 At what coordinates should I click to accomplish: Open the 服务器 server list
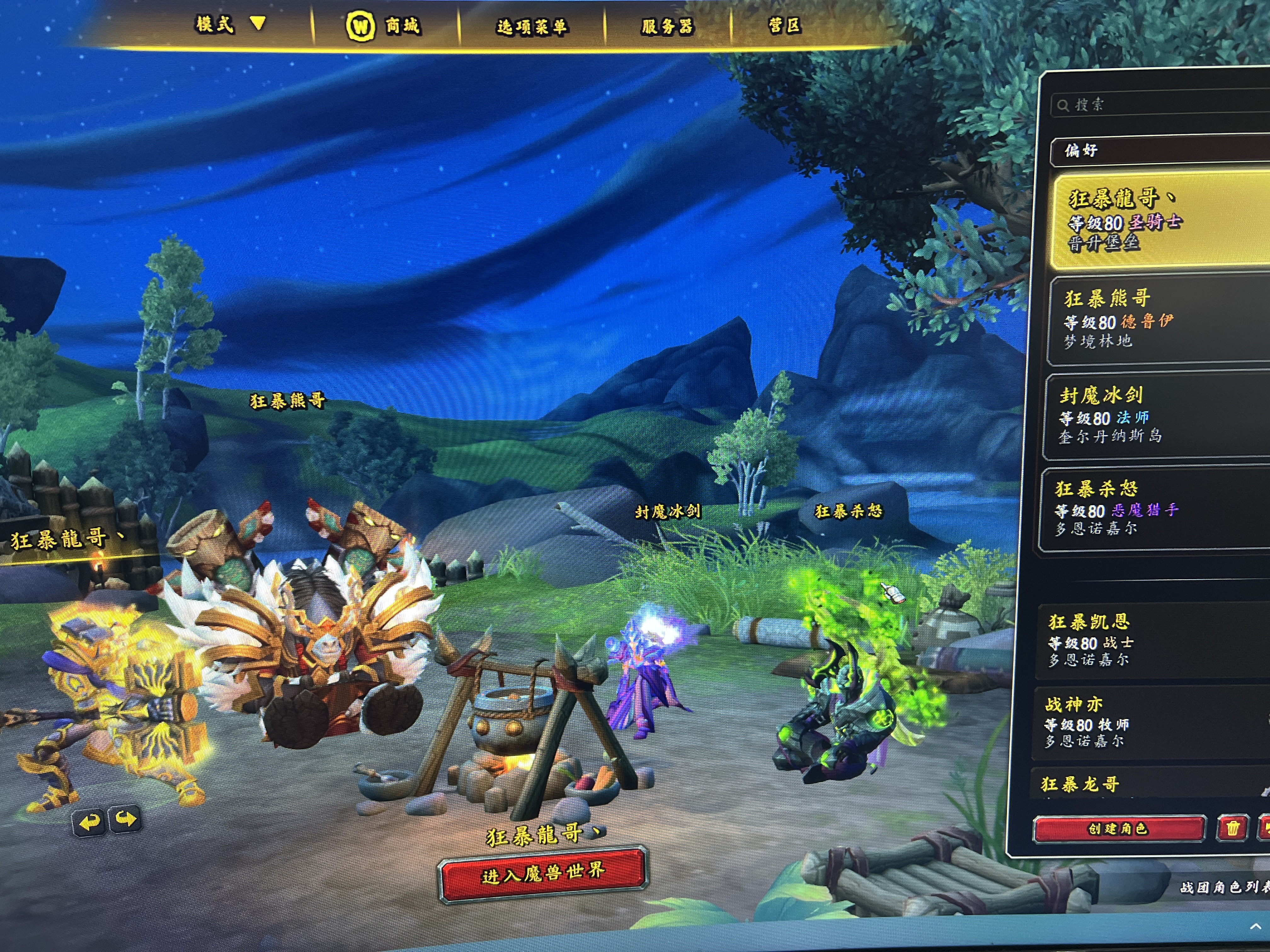coord(667,26)
